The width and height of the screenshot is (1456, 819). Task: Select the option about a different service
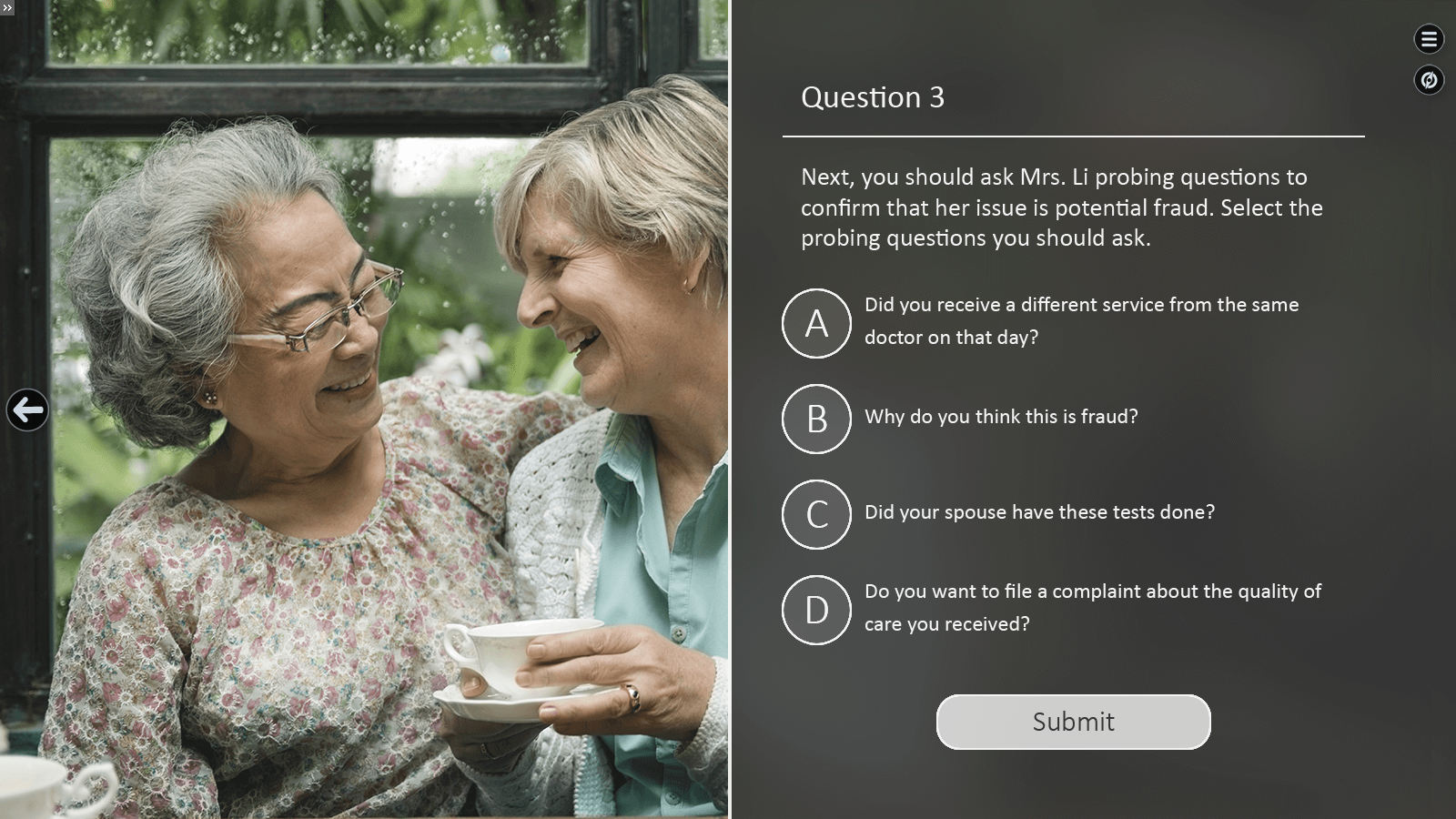click(x=1081, y=320)
